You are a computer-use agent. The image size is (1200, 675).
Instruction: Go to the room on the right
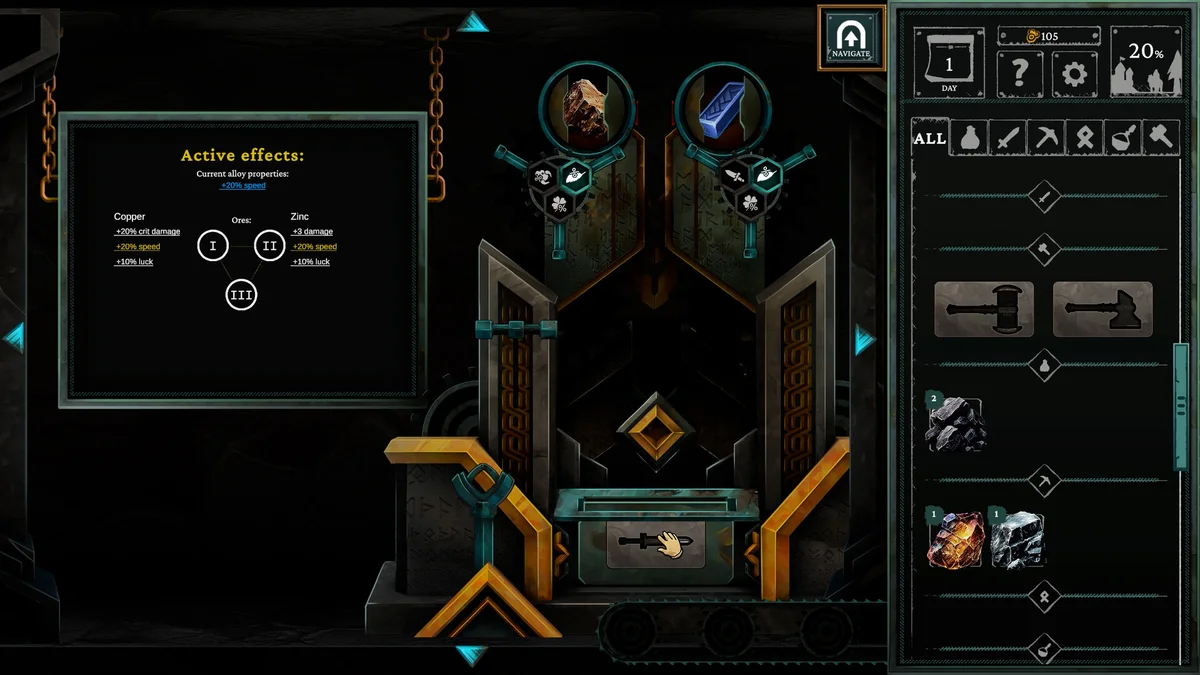point(865,340)
